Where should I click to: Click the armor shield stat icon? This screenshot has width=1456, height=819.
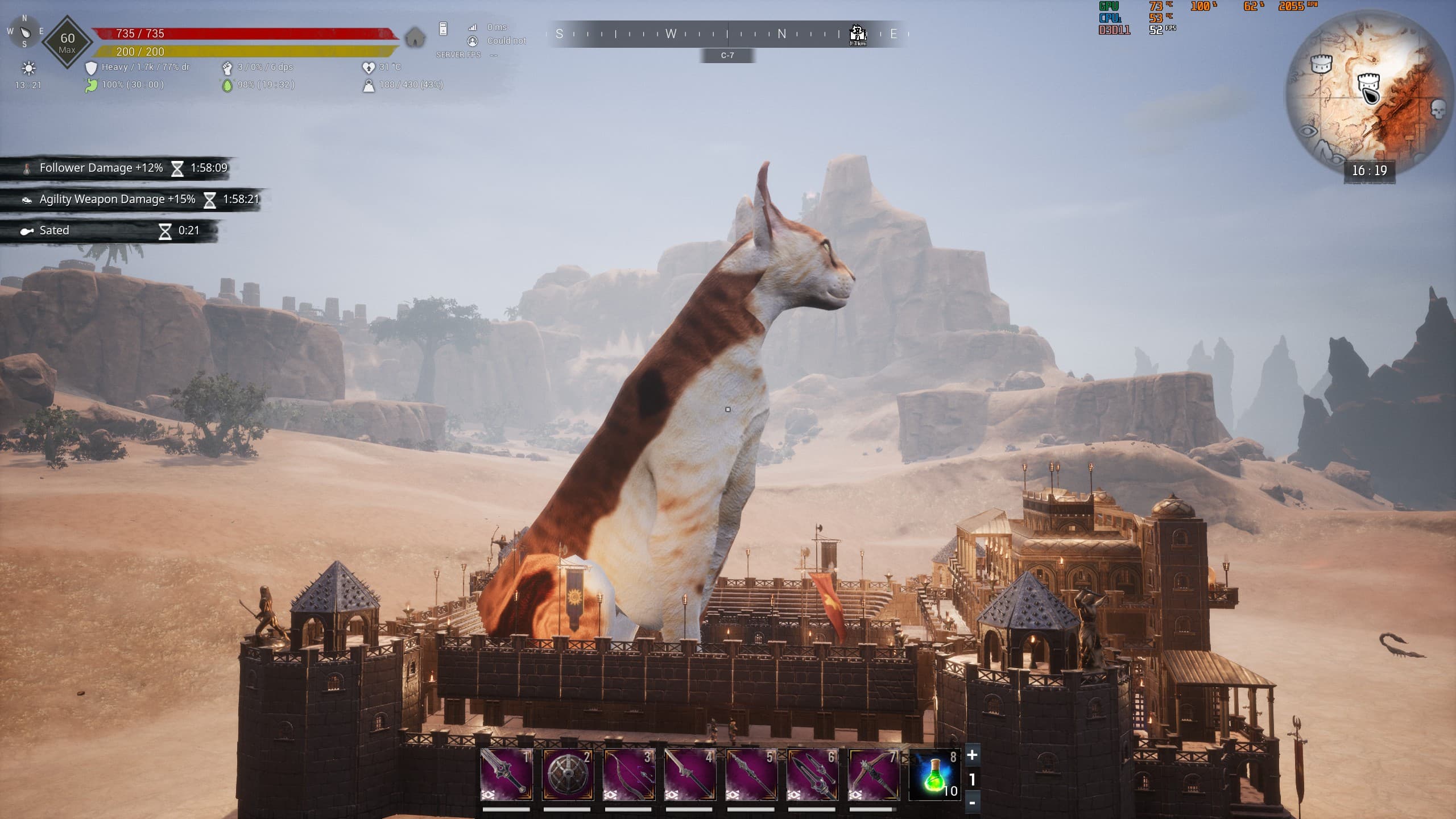[91, 68]
